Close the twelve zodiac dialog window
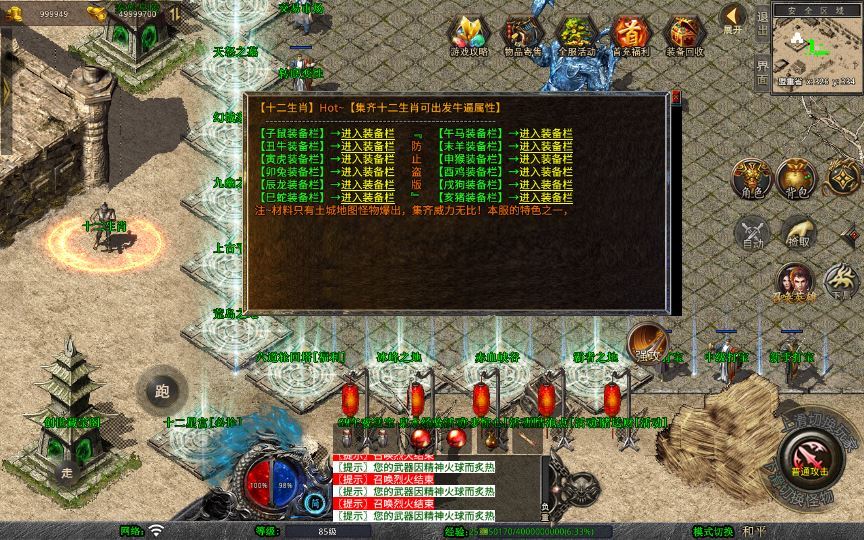 pos(676,97)
